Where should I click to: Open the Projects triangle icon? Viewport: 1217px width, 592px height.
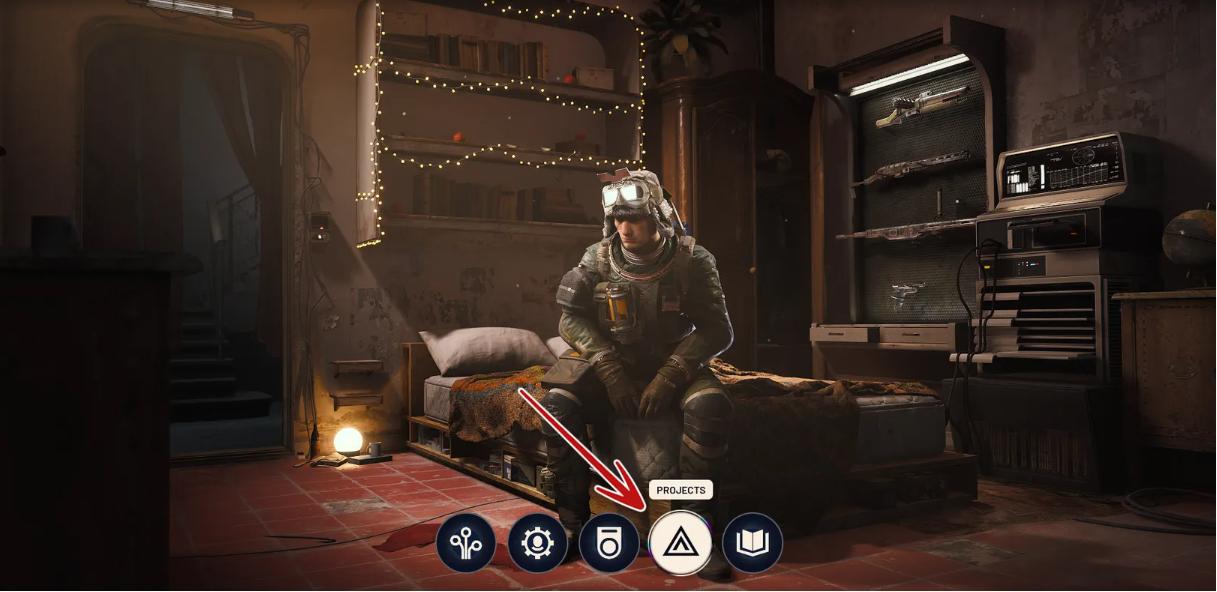680,543
